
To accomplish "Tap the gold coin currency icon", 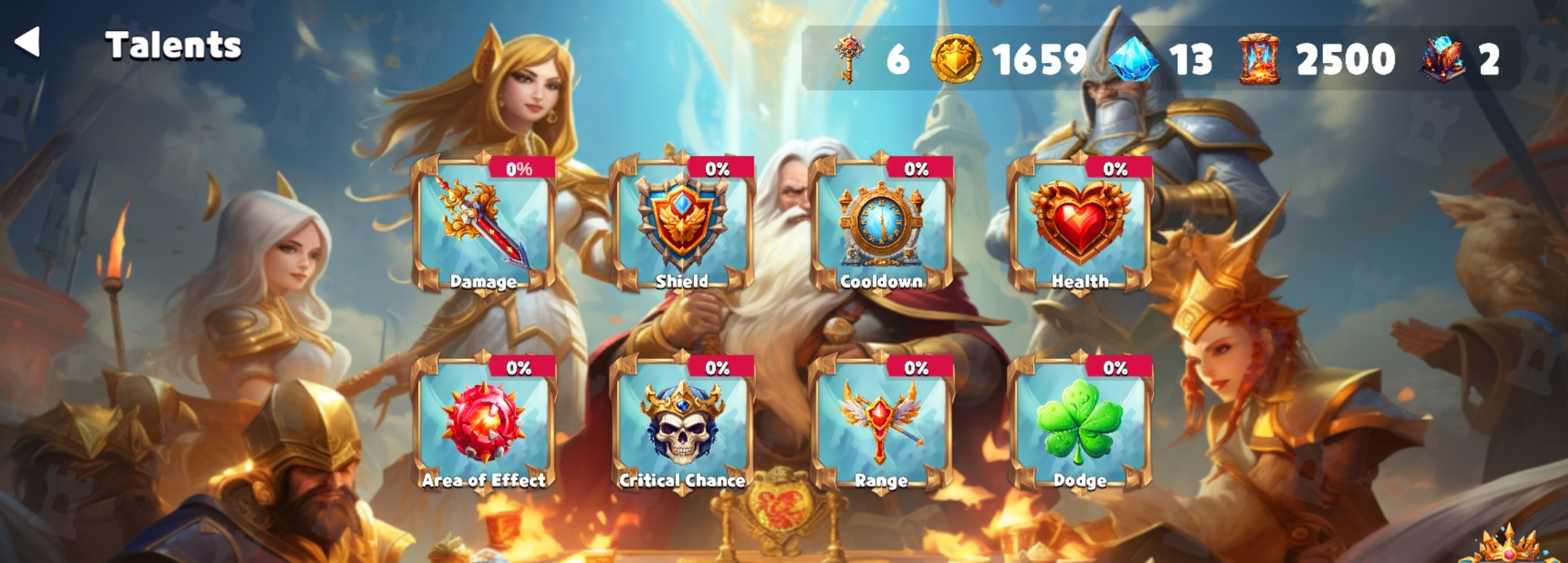I will (955, 59).
